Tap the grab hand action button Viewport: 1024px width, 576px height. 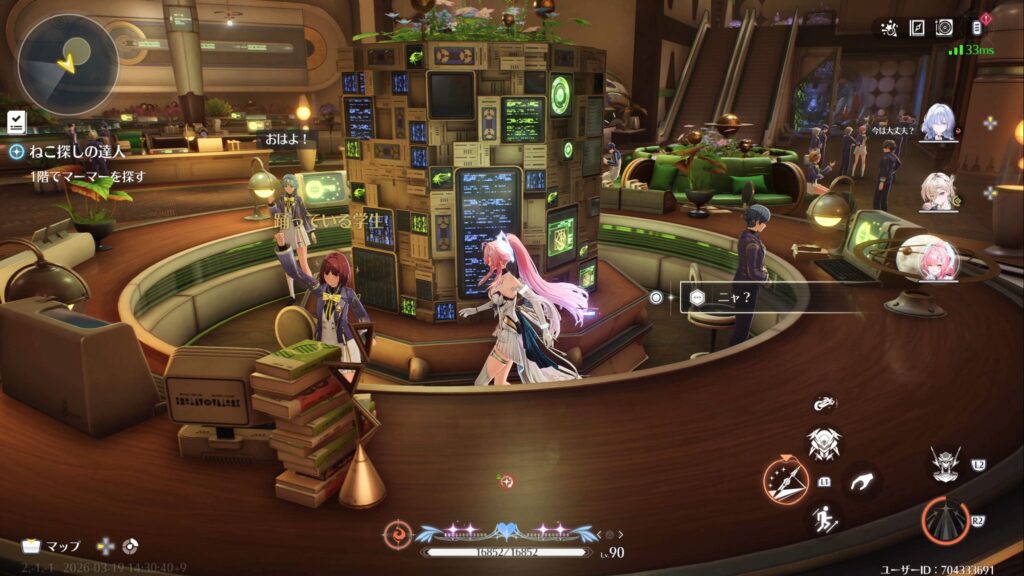(861, 482)
